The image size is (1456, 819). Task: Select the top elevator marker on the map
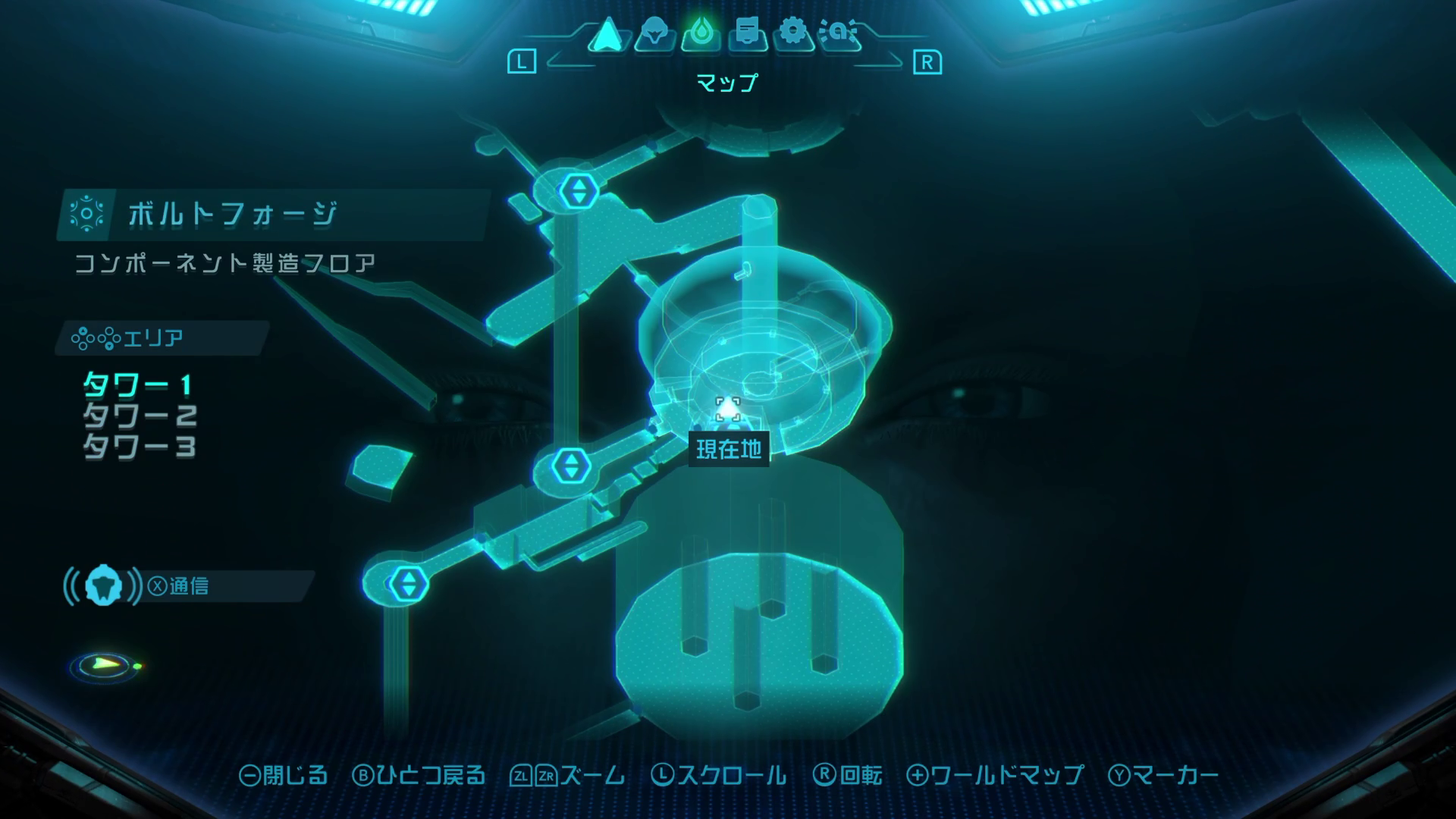[x=579, y=190]
